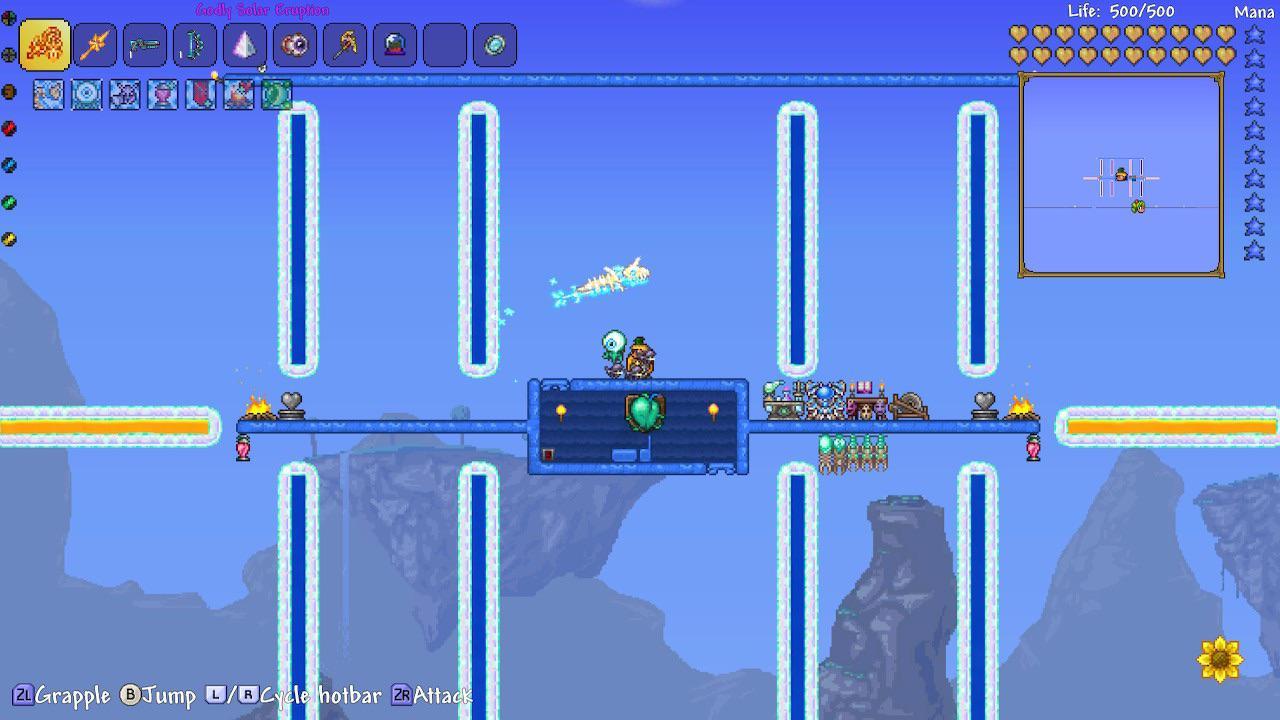Select the gun in hotbar slot three

145,45
